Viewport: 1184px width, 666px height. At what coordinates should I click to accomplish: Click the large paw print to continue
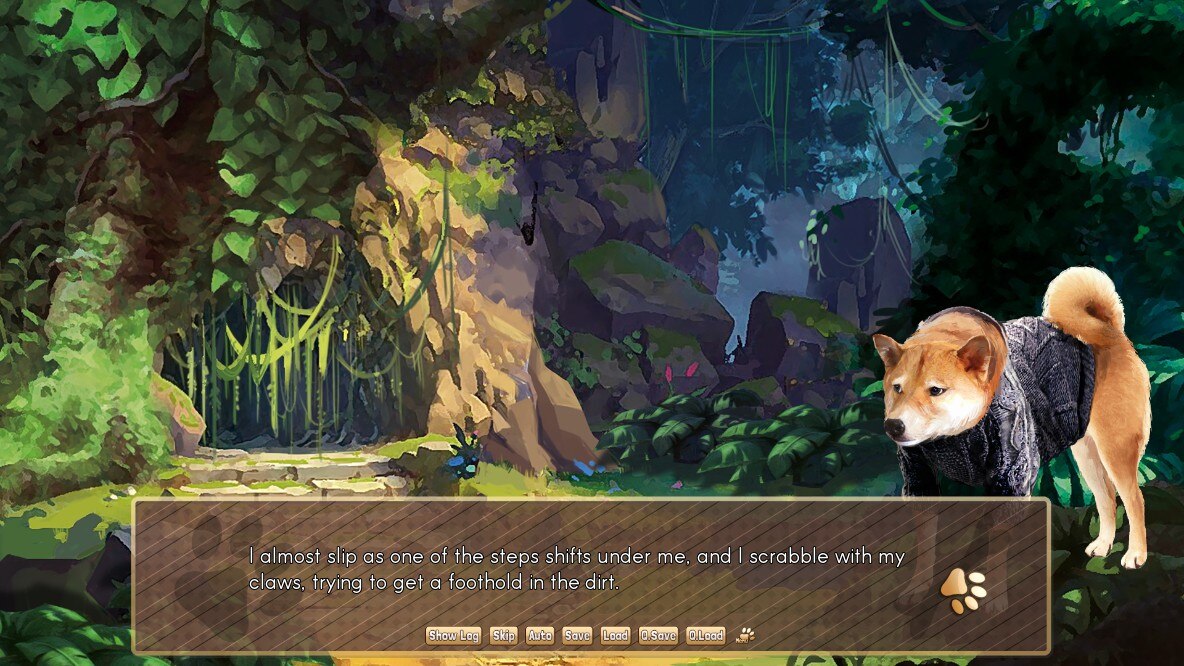point(963,590)
